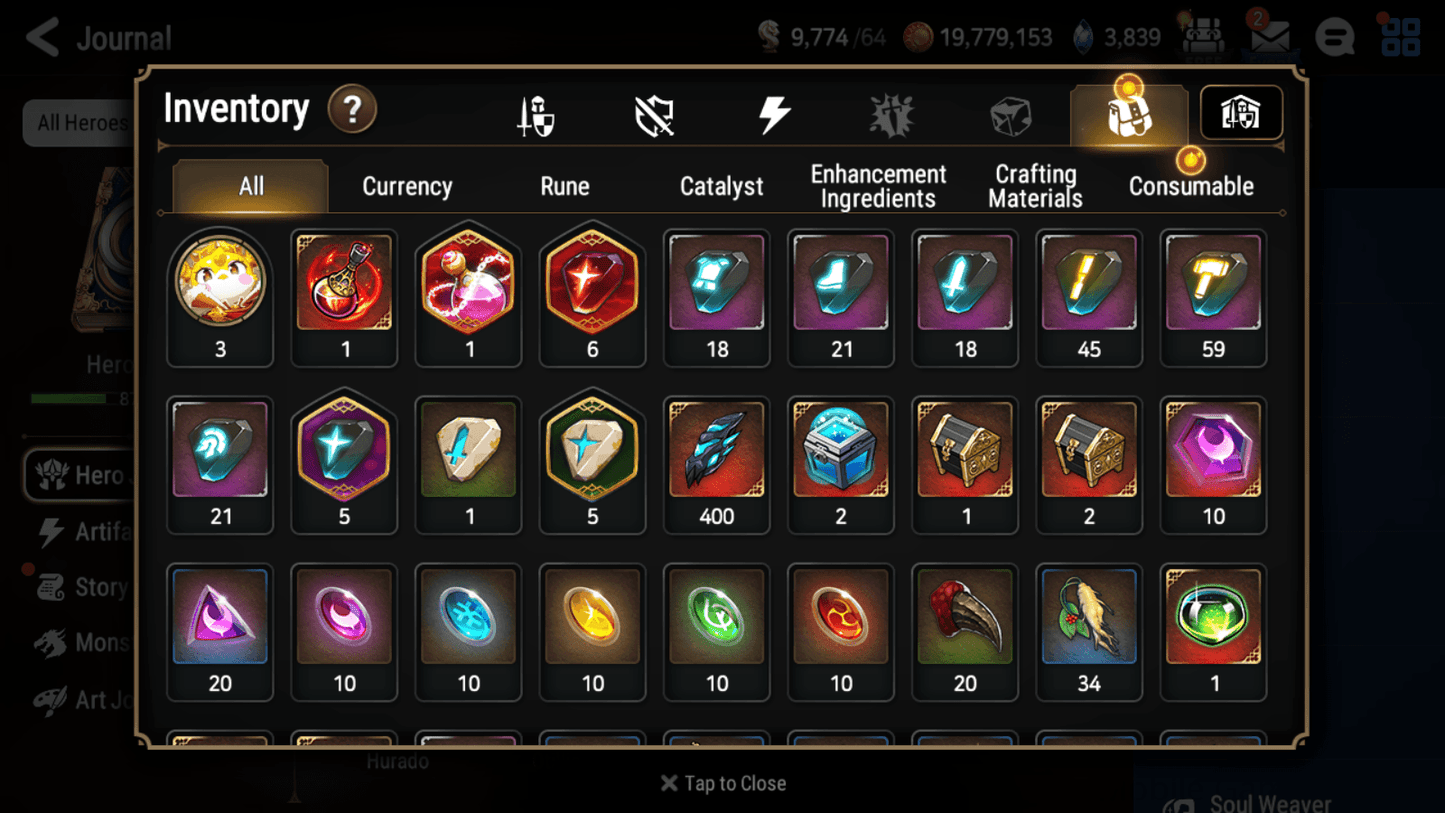Switch to the Currency tab
The height and width of the screenshot is (813, 1445).
[x=406, y=186]
